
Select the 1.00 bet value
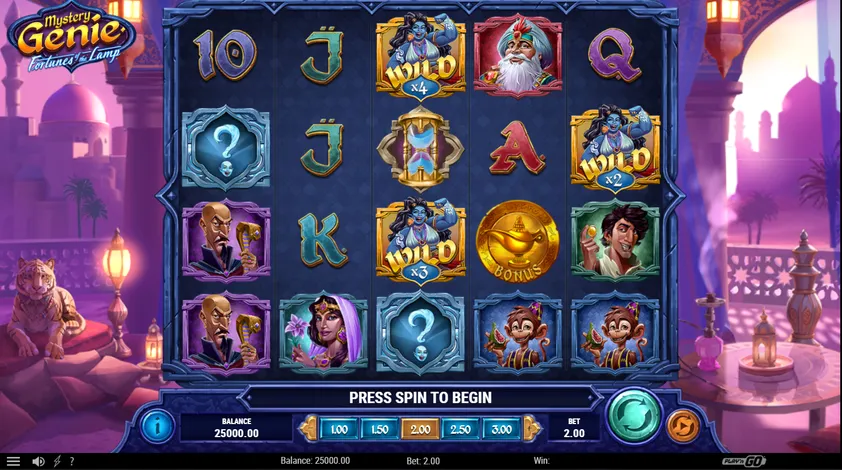339,428
